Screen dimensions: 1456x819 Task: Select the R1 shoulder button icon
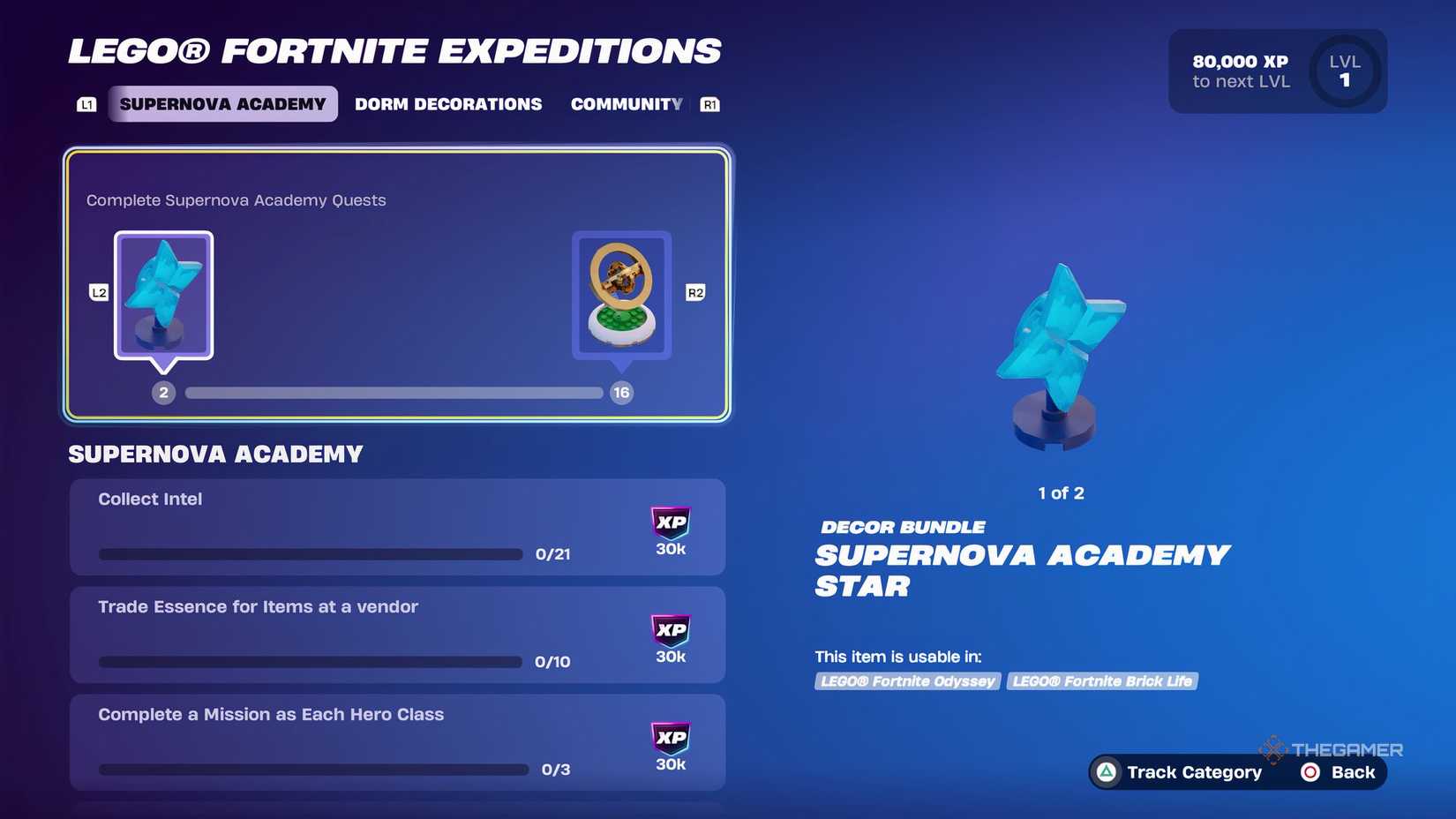pos(711,103)
